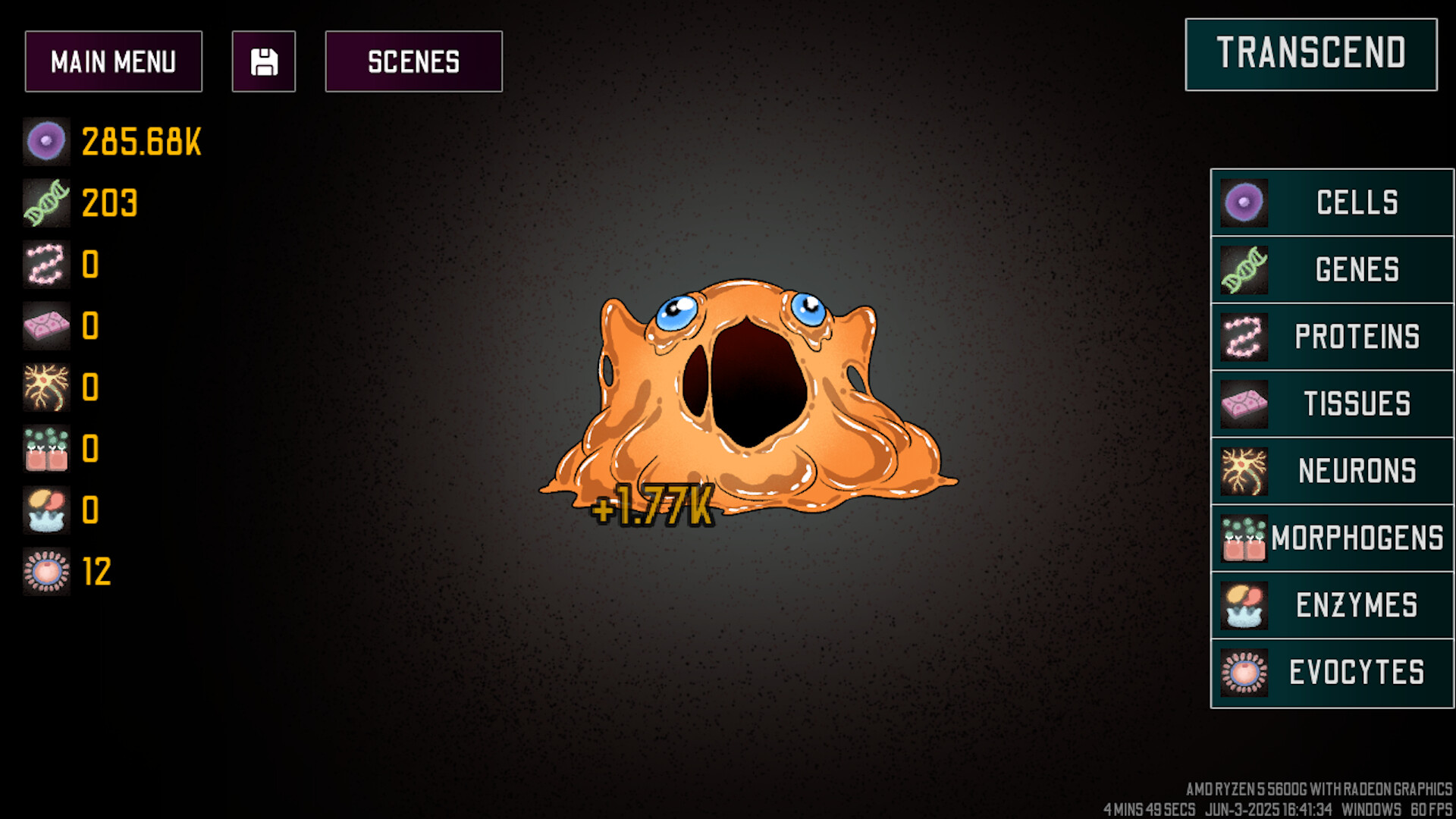The width and height of the screenshot is (1456, 819).
Task: Switch to the GENES panel
Action: click(1332, 269)
